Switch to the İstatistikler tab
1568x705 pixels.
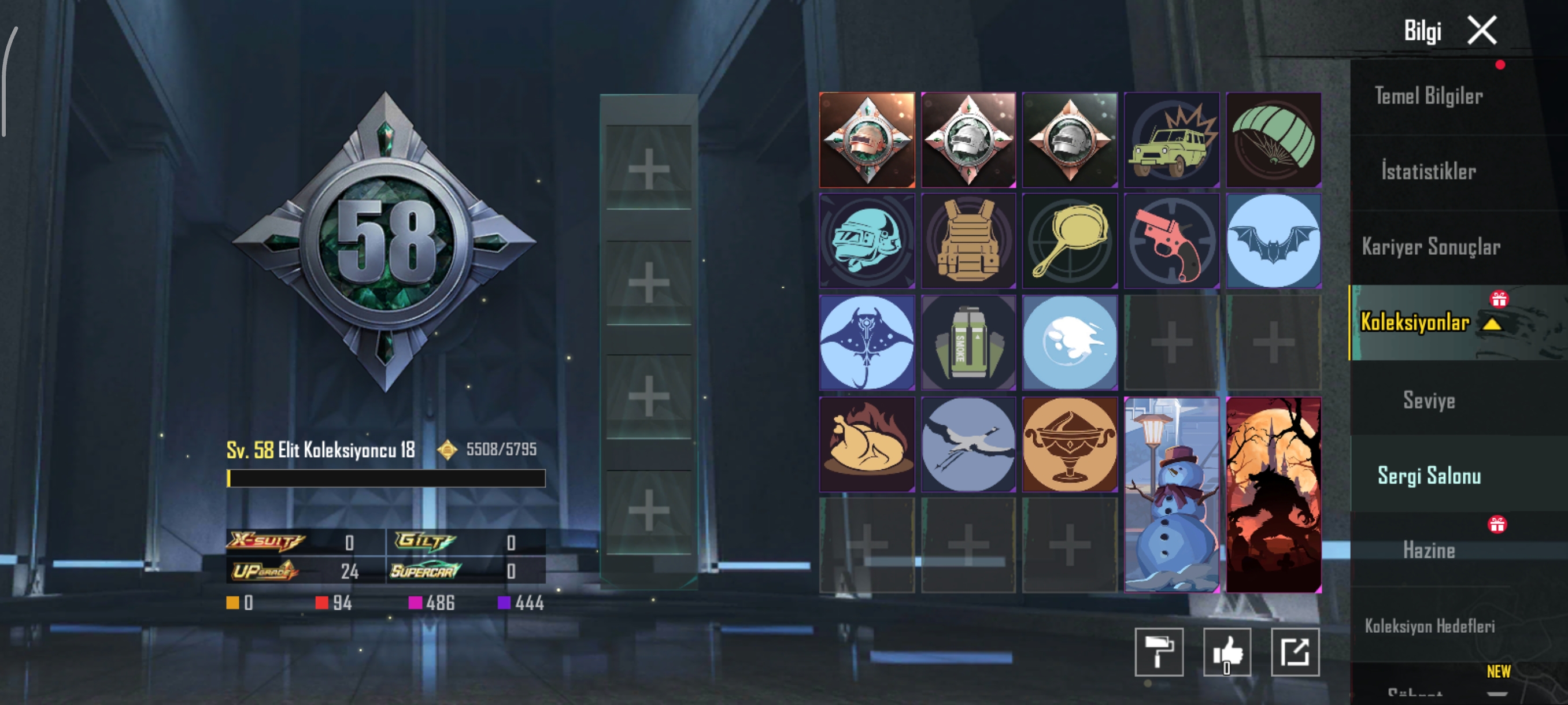[x=1428, y=172]
